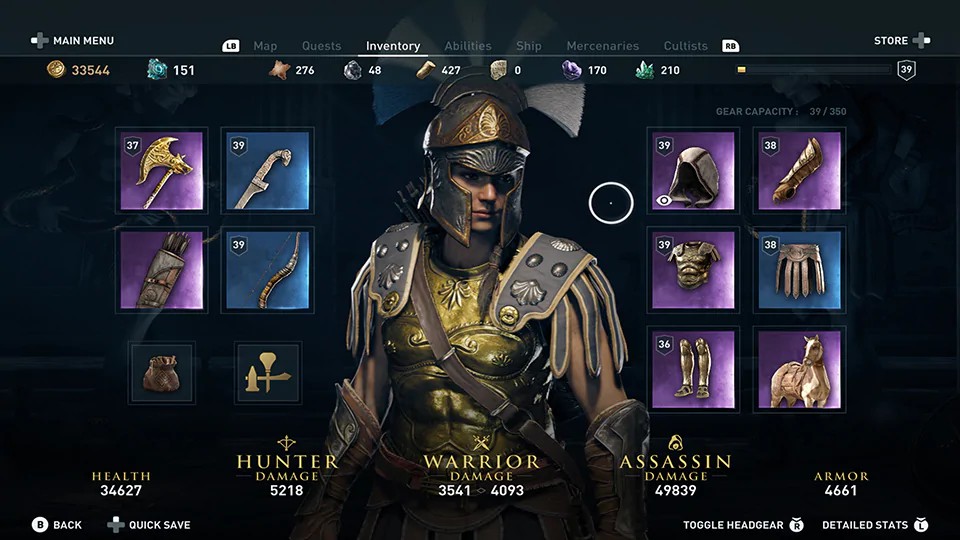Switch to the Map tab
The width and height of the screenshot is (960, 540).
(265, 46)
